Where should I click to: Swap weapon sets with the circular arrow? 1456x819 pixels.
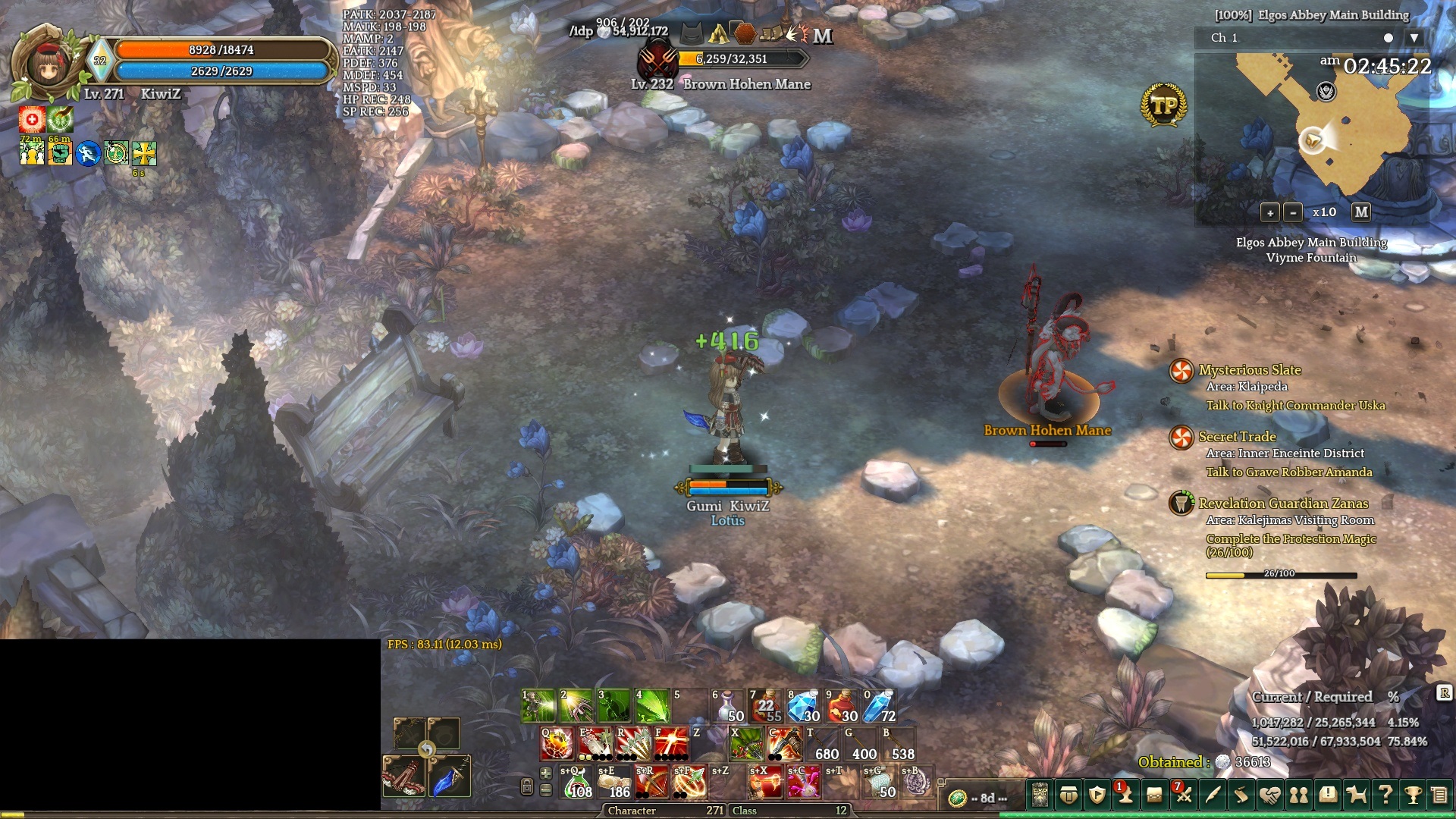427,750
